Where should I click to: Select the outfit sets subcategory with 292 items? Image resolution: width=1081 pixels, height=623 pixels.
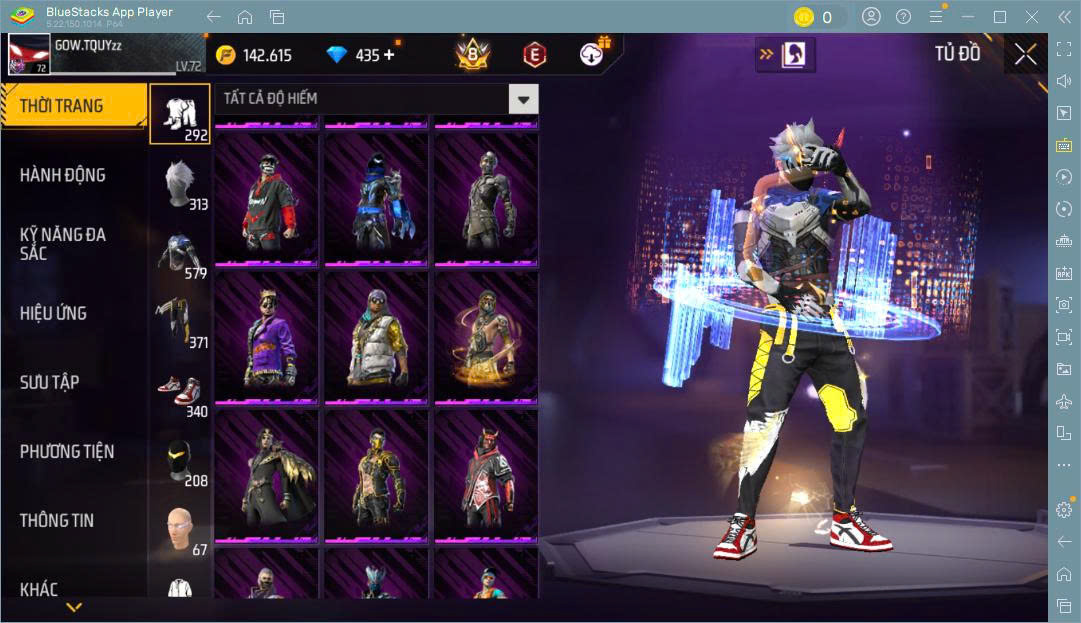click(x=180, y=113)
